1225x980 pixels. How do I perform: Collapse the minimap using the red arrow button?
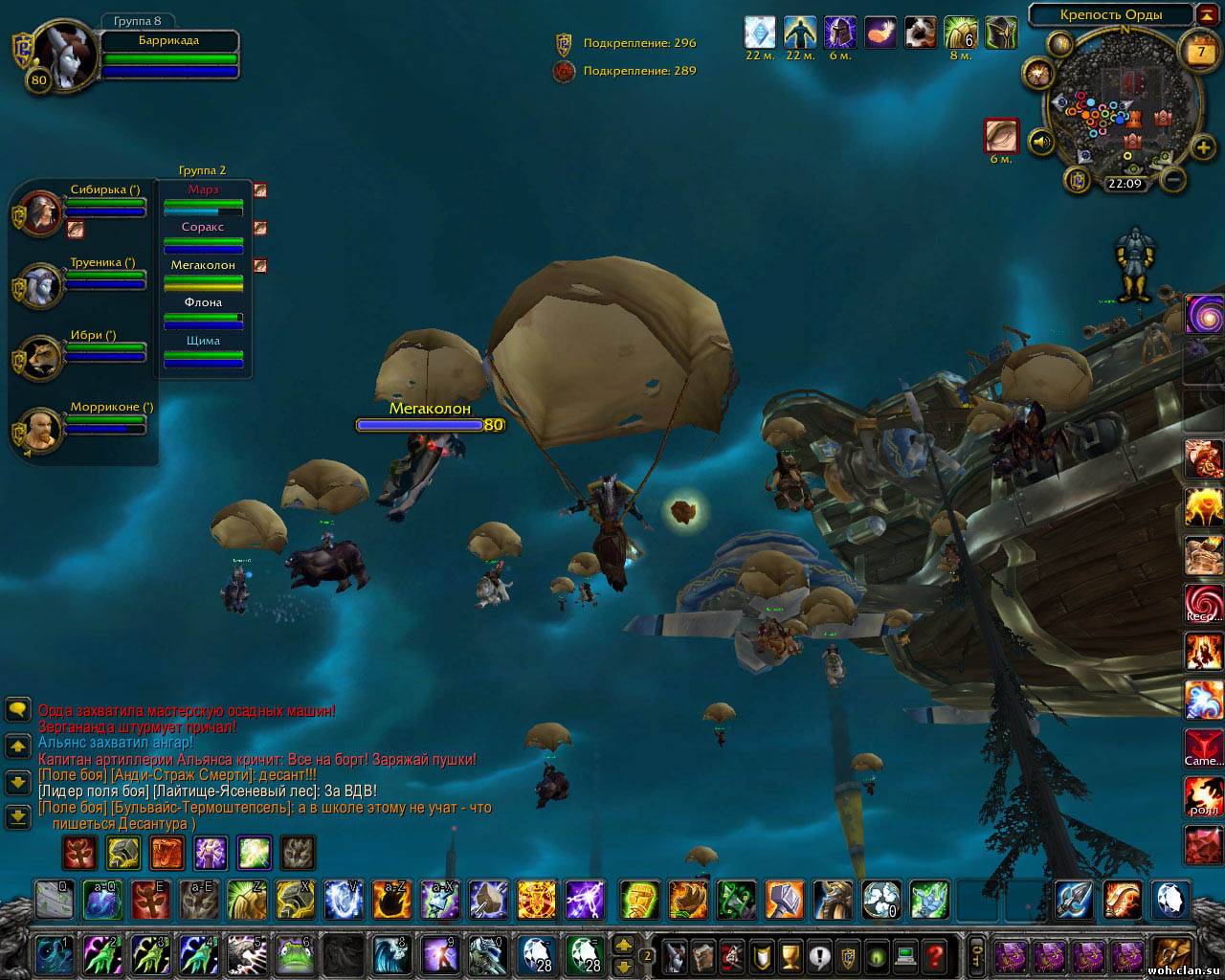coord(1207,14)
